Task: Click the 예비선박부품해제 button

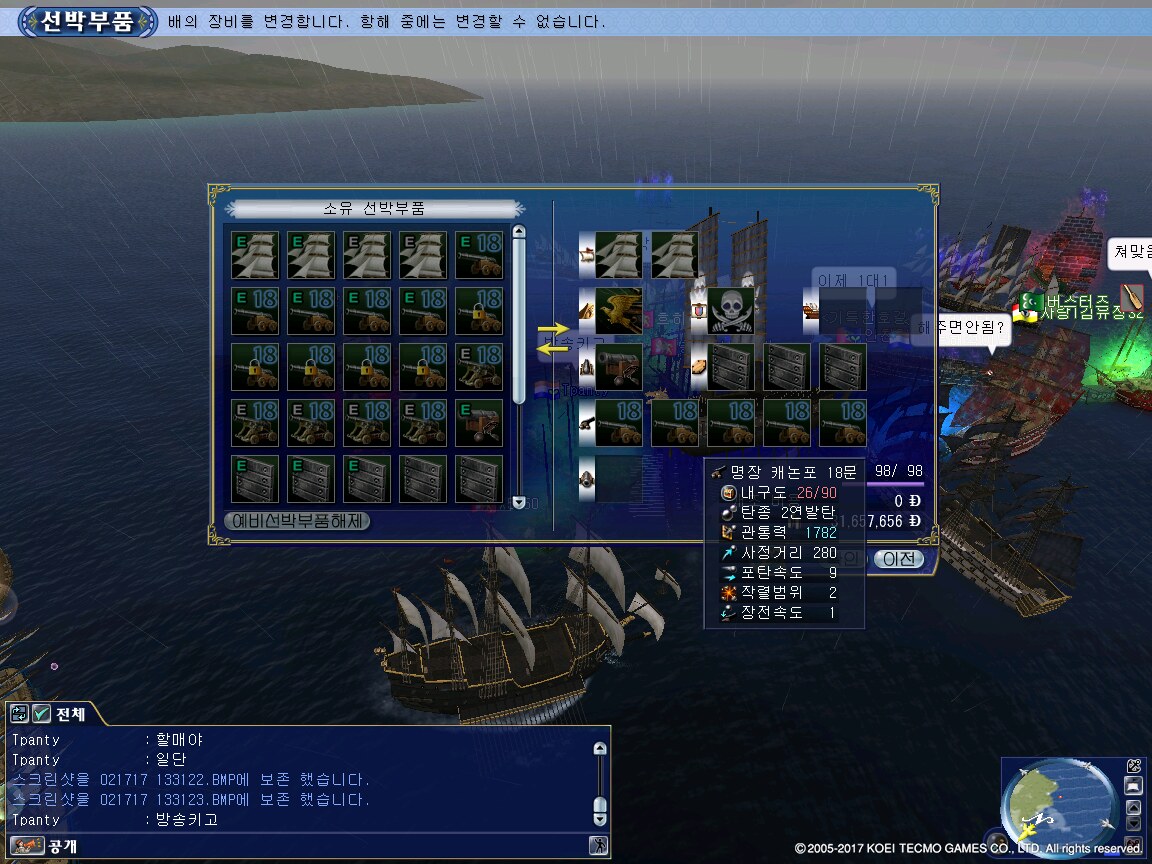Action: (x=298, y=521)
